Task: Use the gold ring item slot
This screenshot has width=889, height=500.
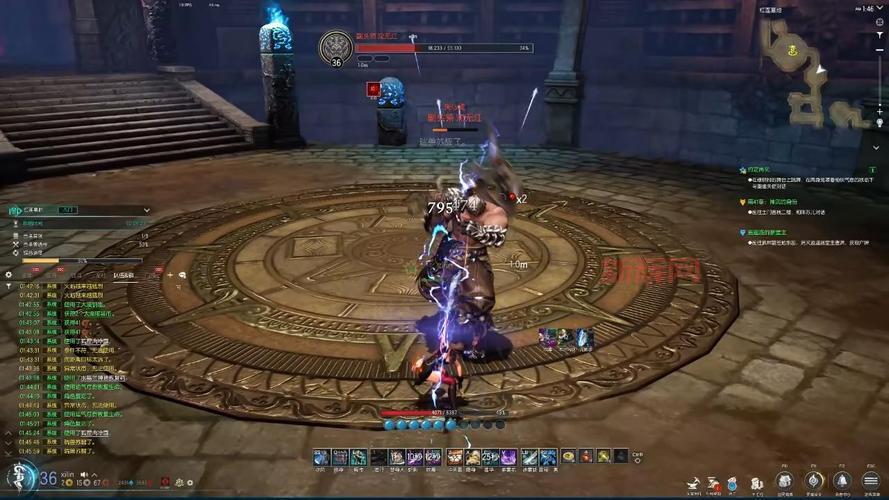Action: click(568, 457)
